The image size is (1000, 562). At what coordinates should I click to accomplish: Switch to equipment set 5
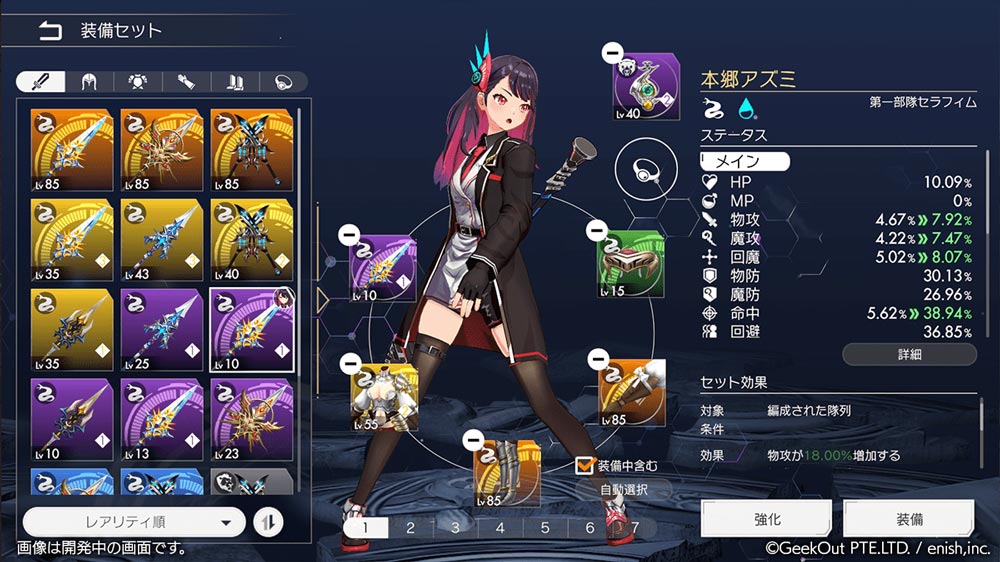545,528
